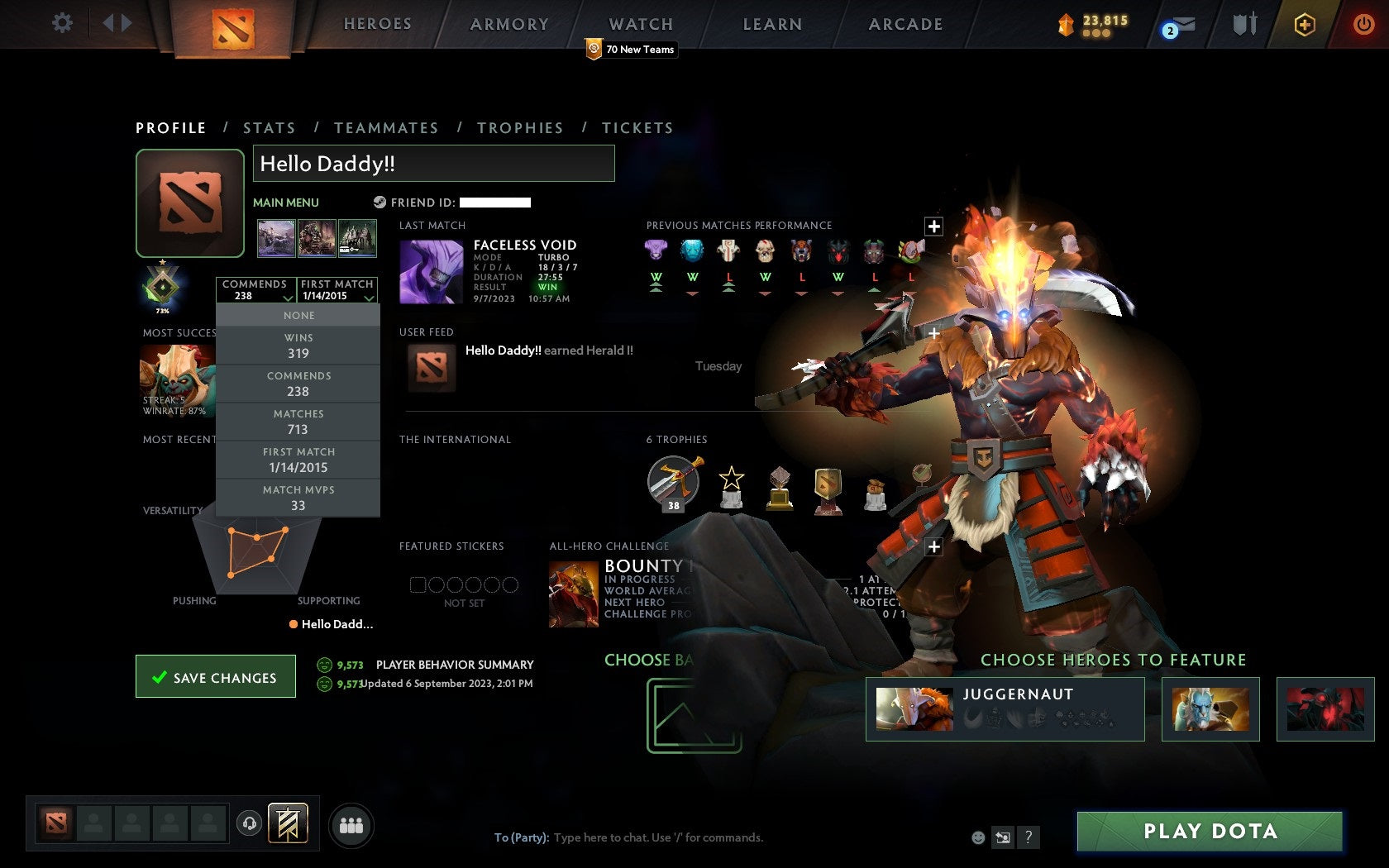Open the chat wheel icon near chat
Screen dimensions: 1389x868
click(1004, 837)
